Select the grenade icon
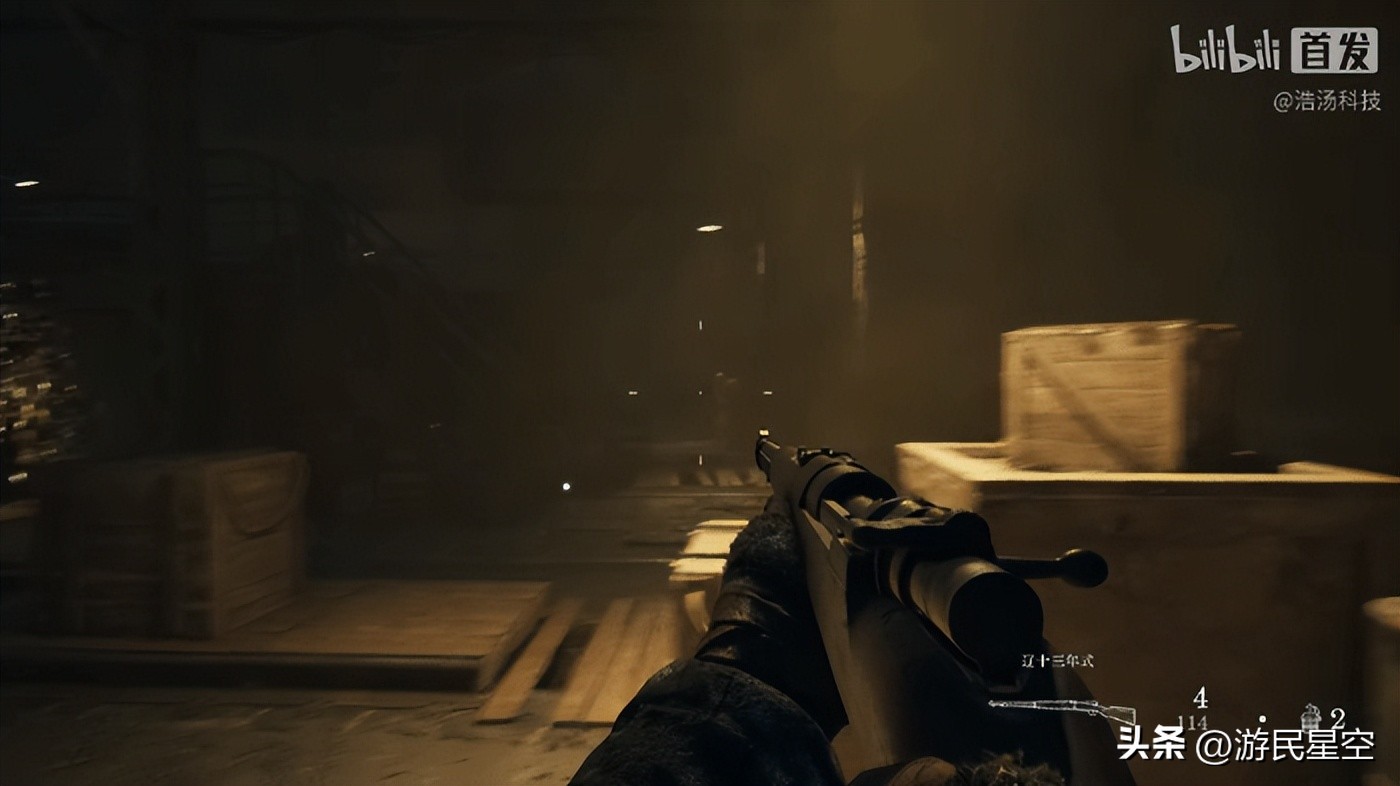 pyautogui.click(x=1310, y=717)
